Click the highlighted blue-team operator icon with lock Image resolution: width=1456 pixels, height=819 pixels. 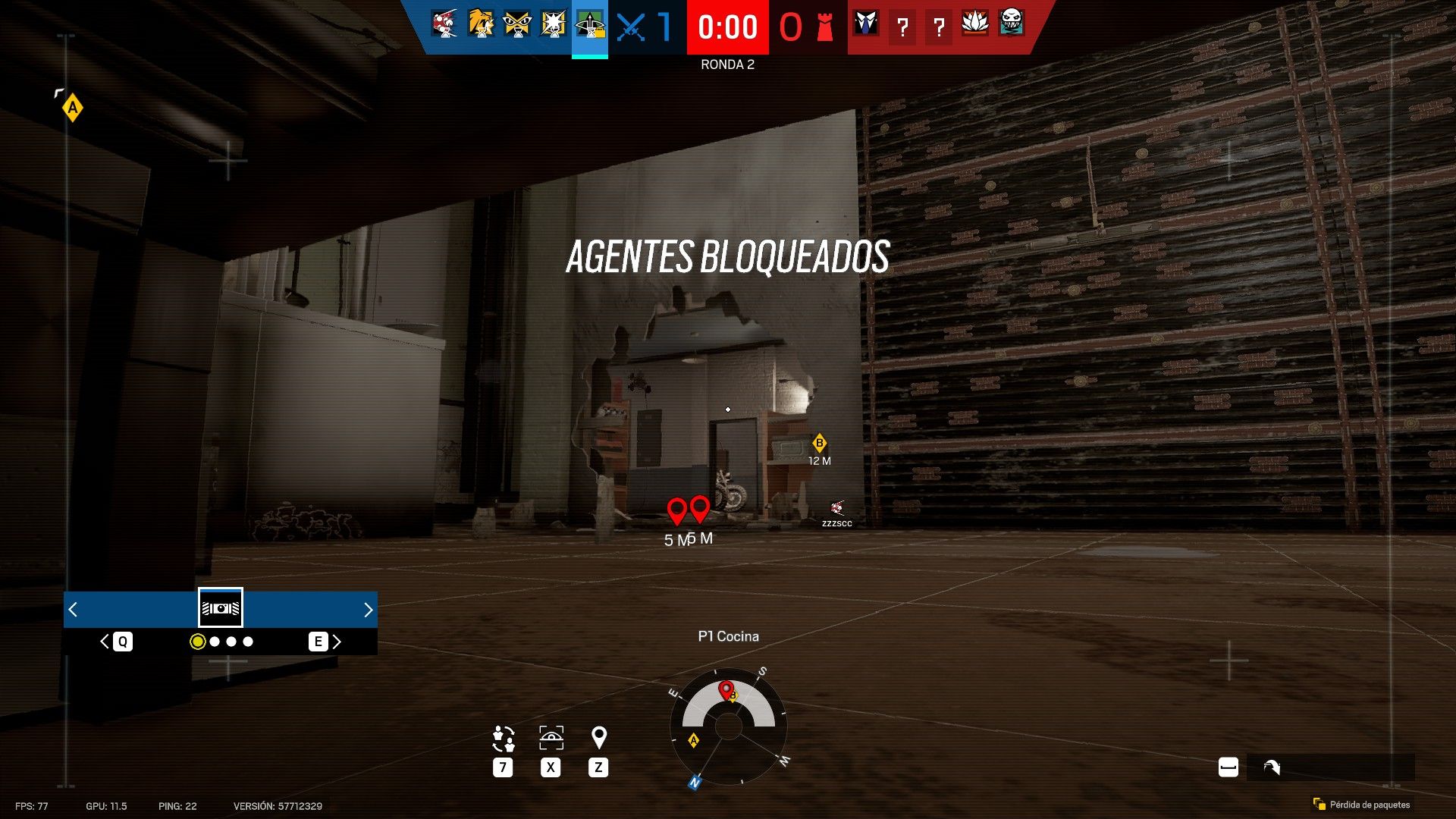590,25
